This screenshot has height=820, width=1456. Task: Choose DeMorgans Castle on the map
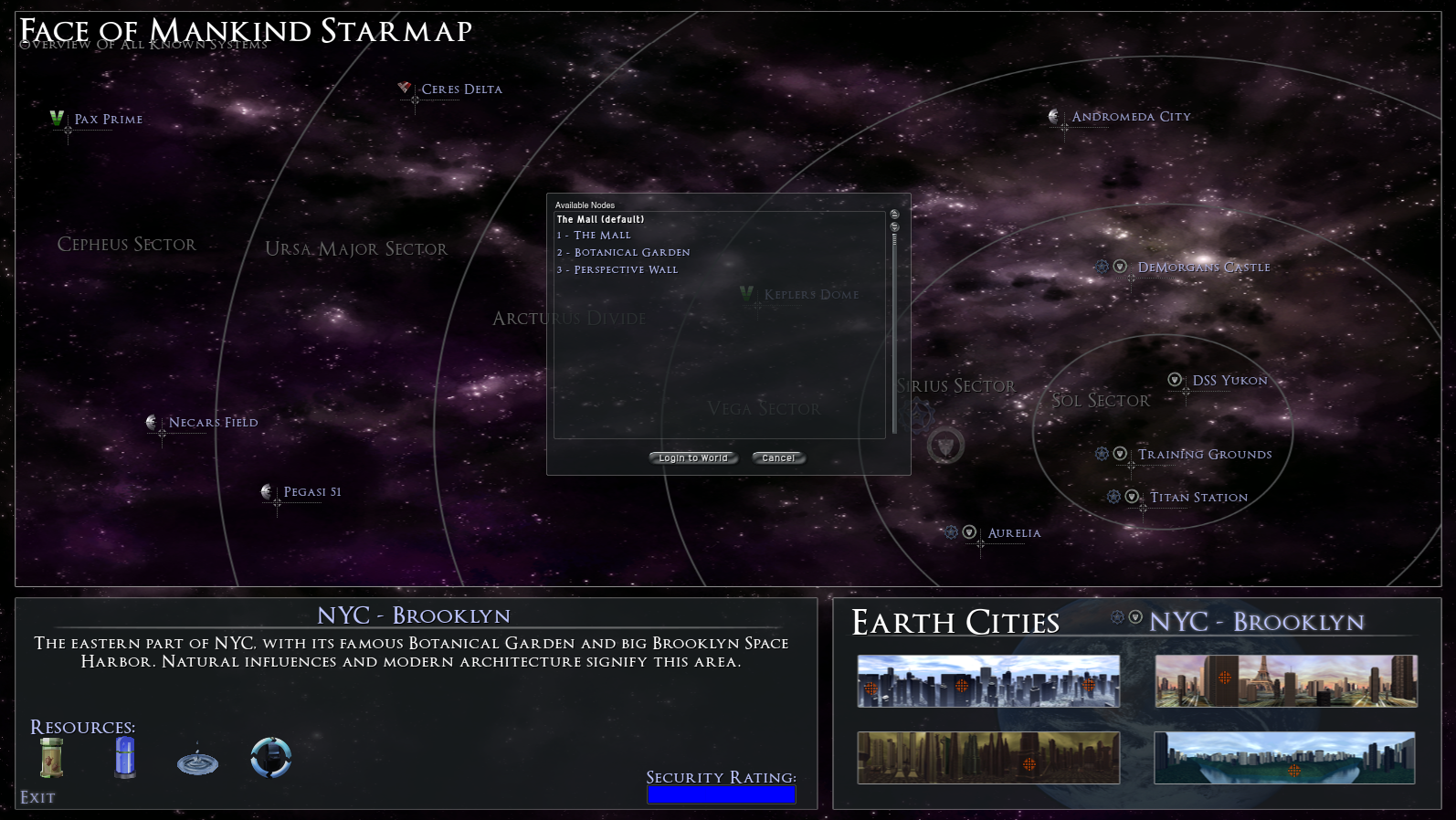(1203, 268)
